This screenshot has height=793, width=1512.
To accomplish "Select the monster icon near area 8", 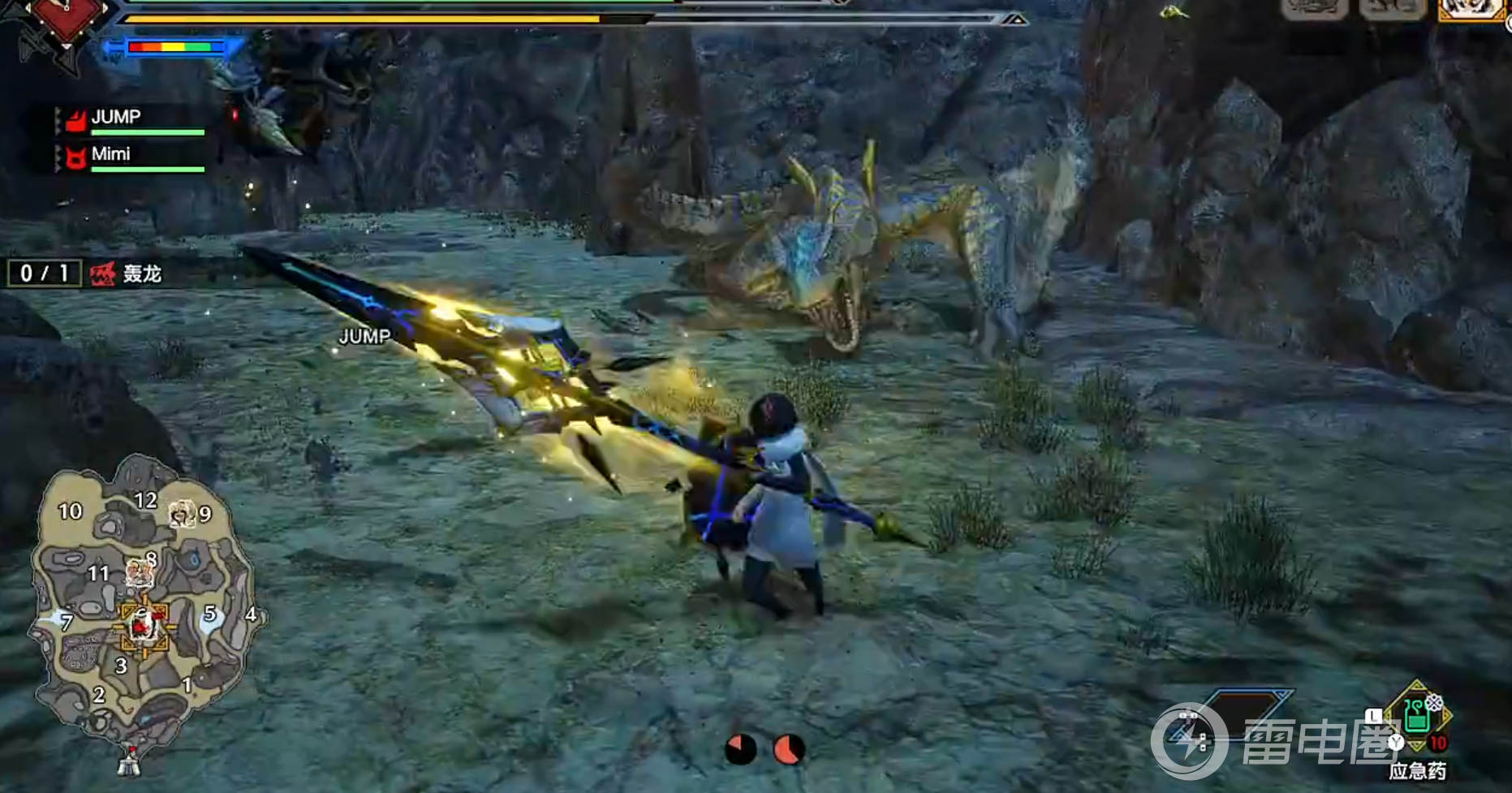I will pyautogui.click(x=139, y=572).
